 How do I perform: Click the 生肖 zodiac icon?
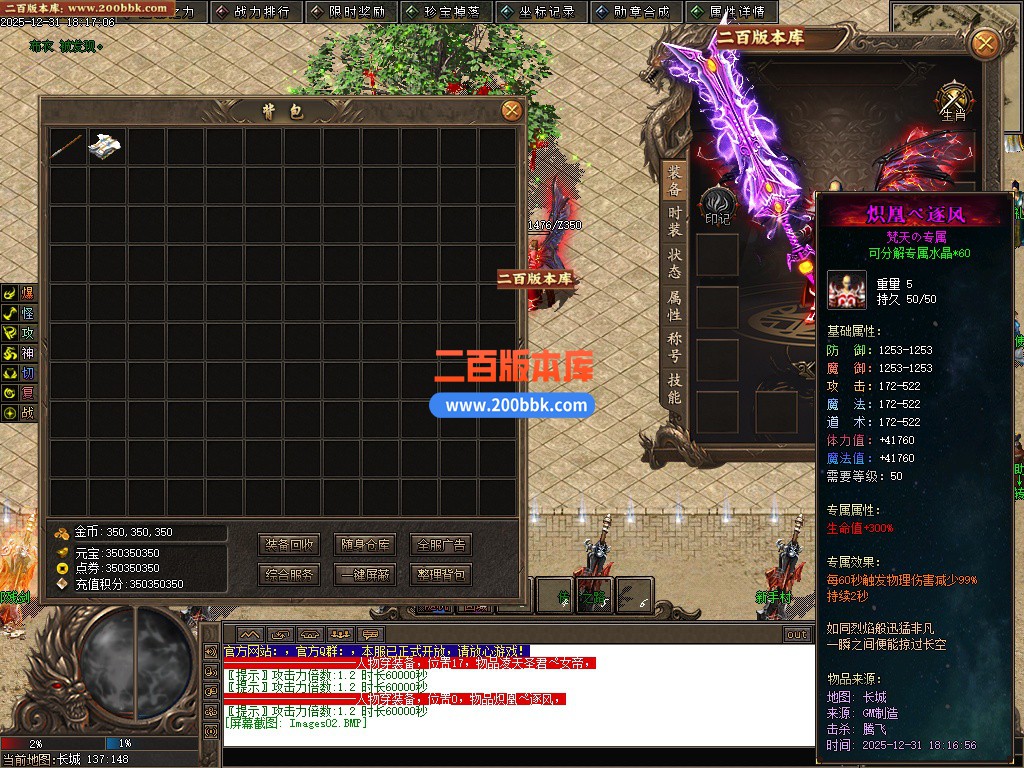click(955, 101)
